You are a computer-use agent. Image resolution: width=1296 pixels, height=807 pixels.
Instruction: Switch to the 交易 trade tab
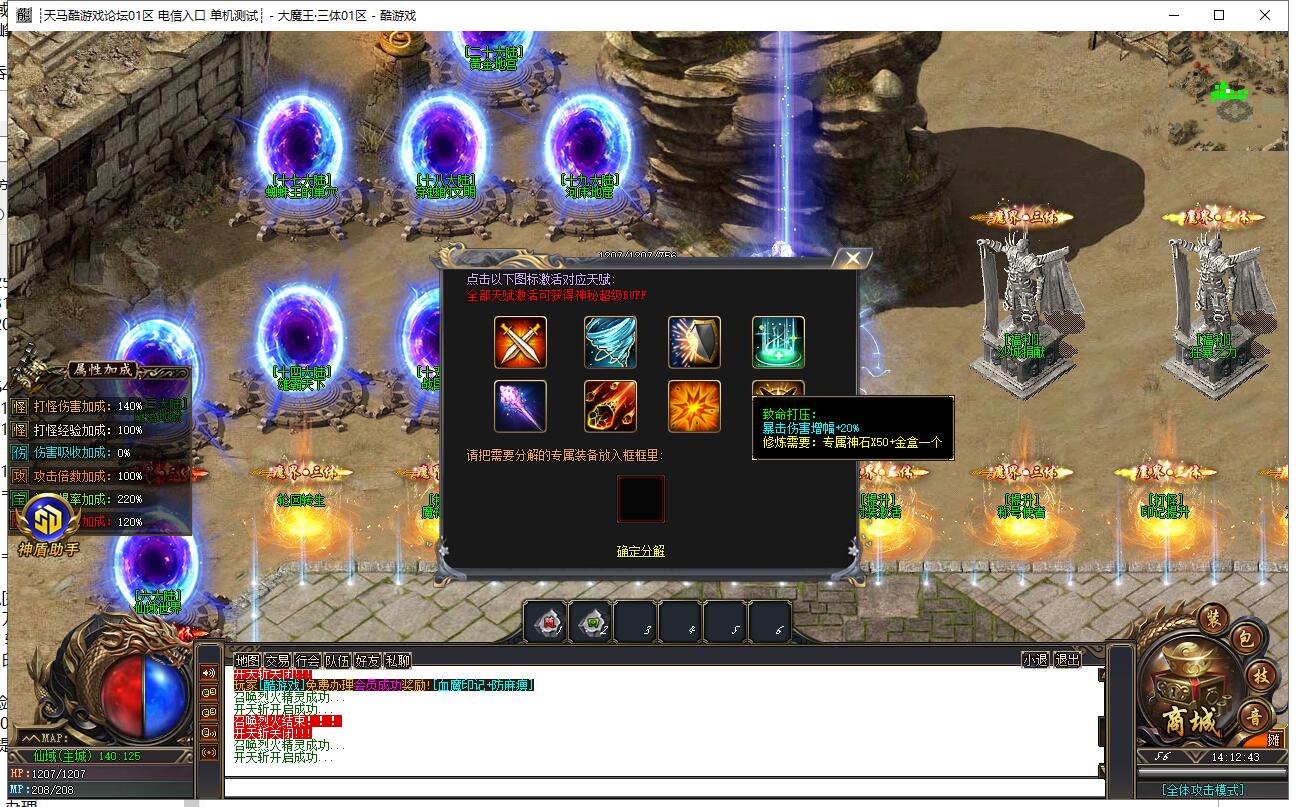click(277, 660)
